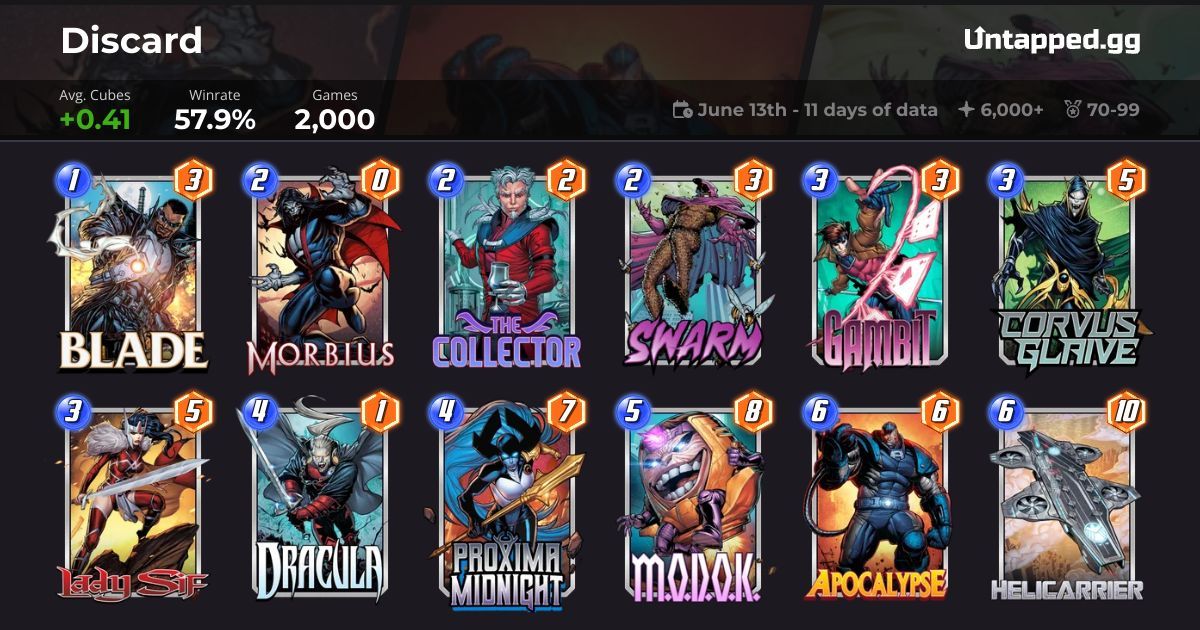This screenshot has width=1200, height=630.
Task: Pick The Collector card
Action: pos(507,270)
